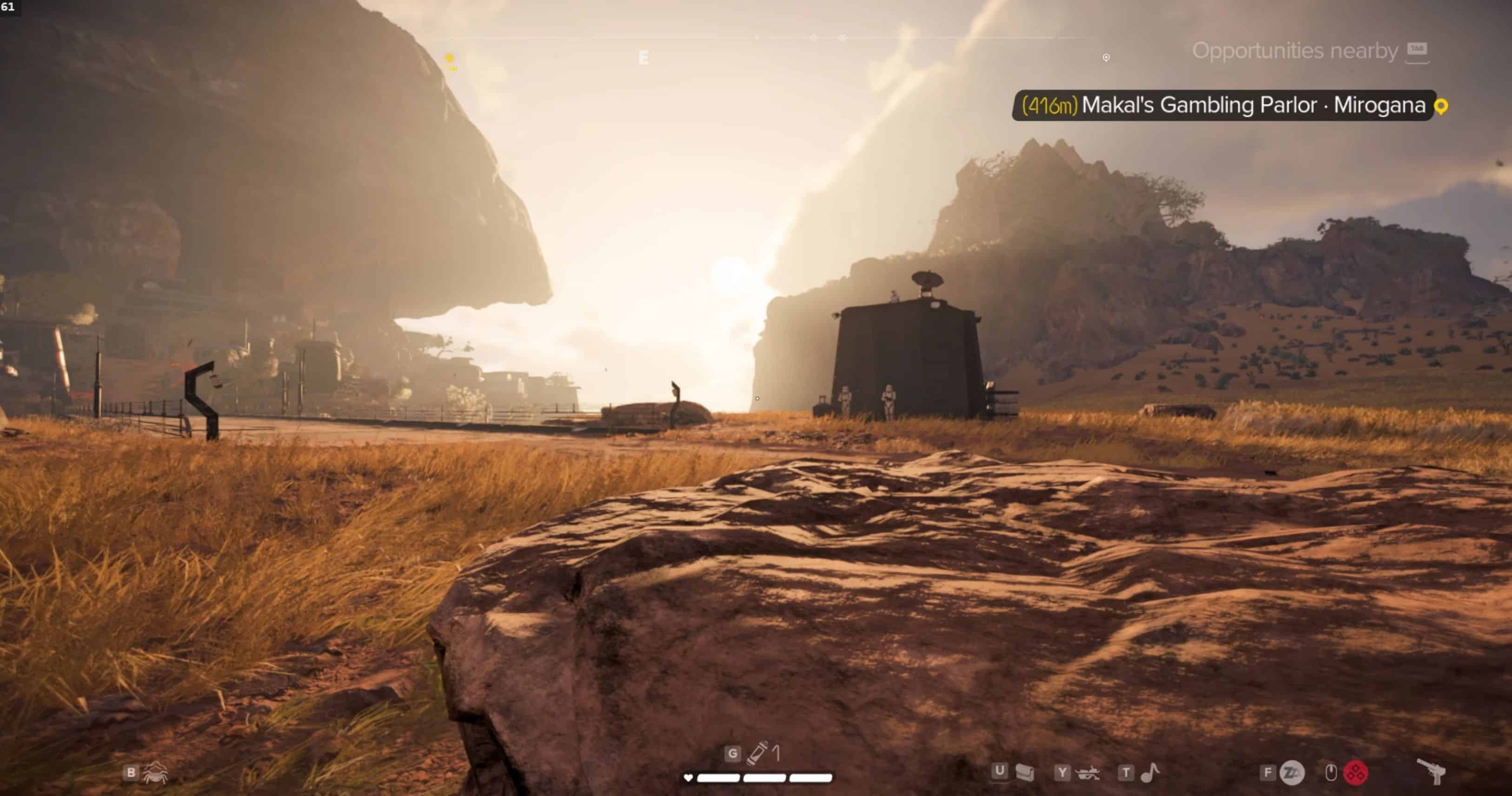Screen dimensions: 1512x796
Task: Open the satchel bag icon
Action: [1024, 773]
